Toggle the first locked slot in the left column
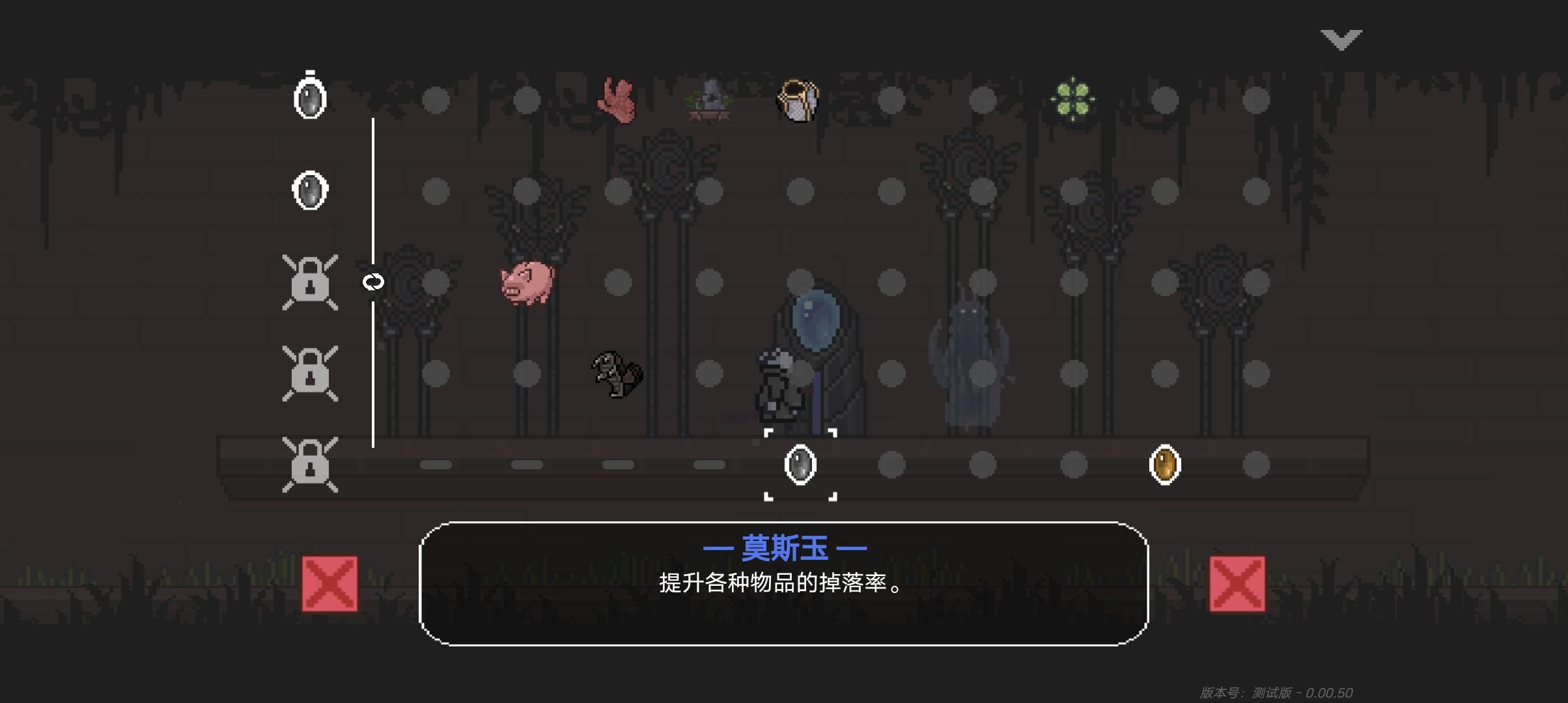This screenshot has width=1568, height=703. (309, 283)
